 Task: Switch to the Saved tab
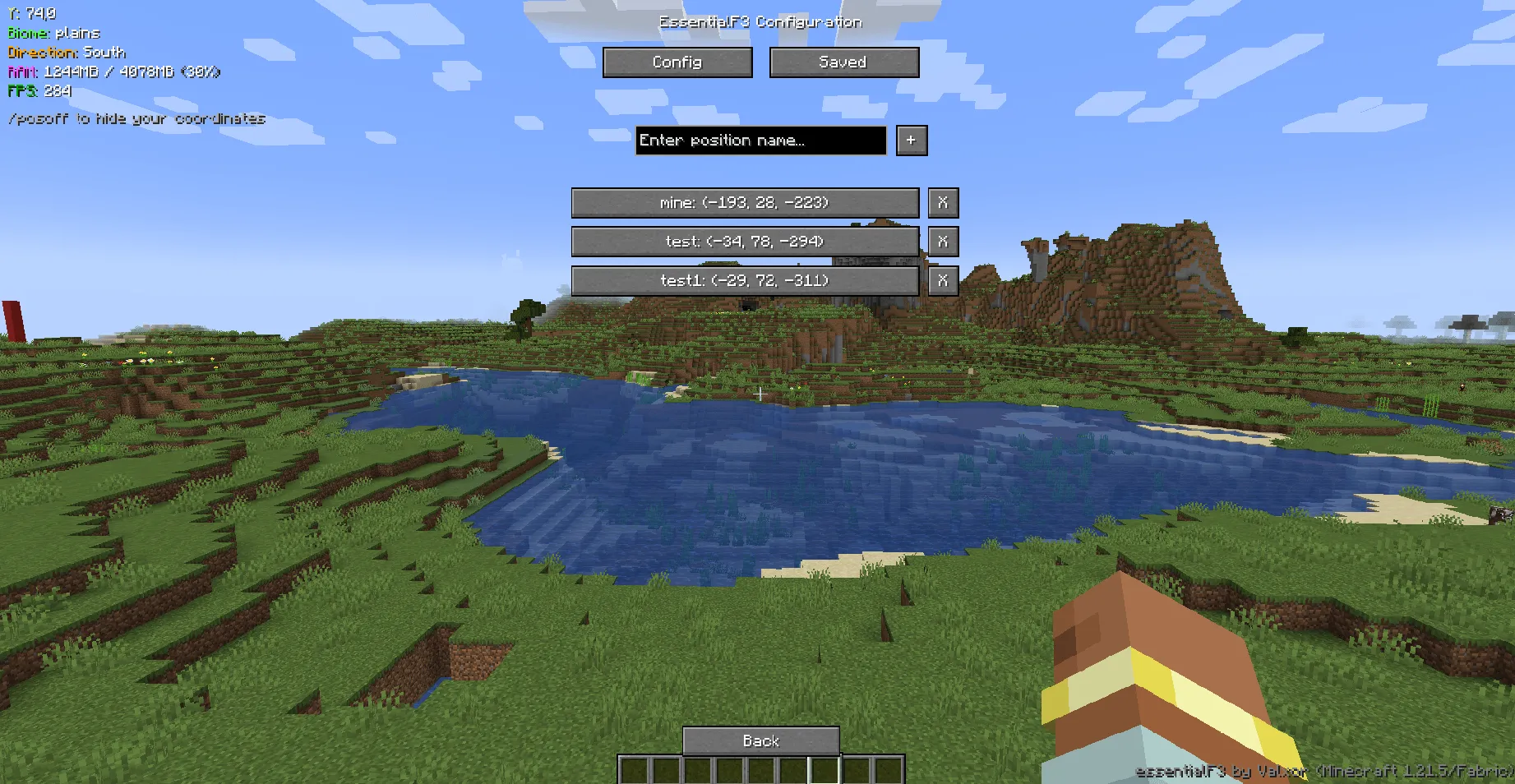843,62
